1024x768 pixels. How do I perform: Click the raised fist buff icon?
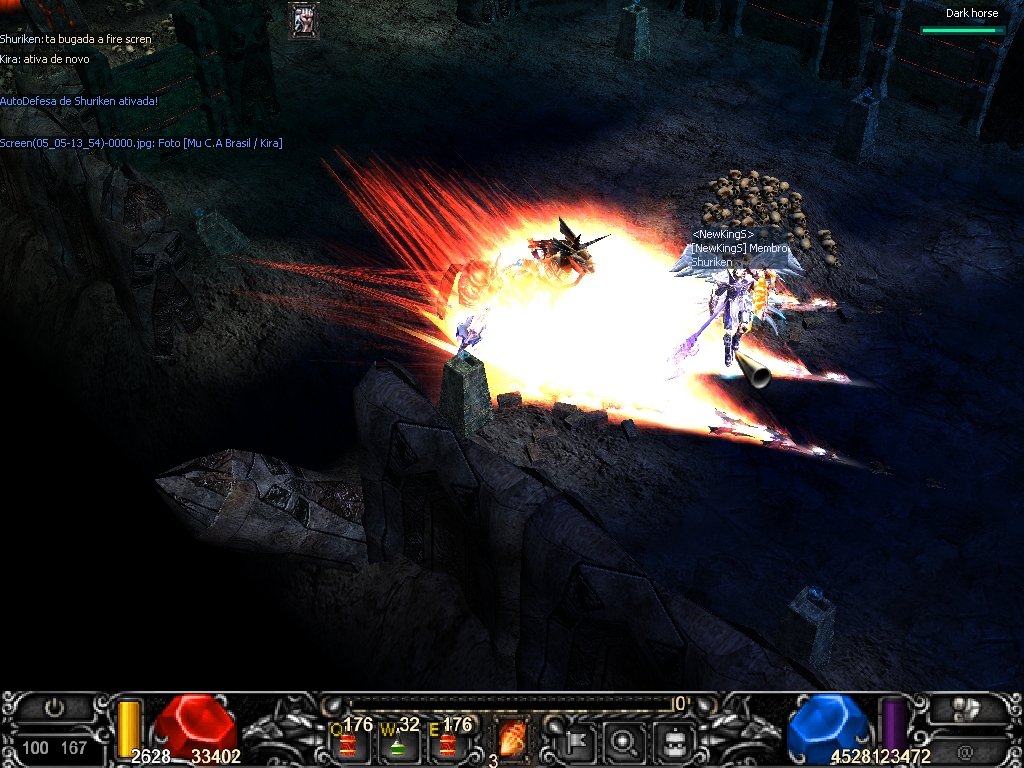(x=304, y=21)
